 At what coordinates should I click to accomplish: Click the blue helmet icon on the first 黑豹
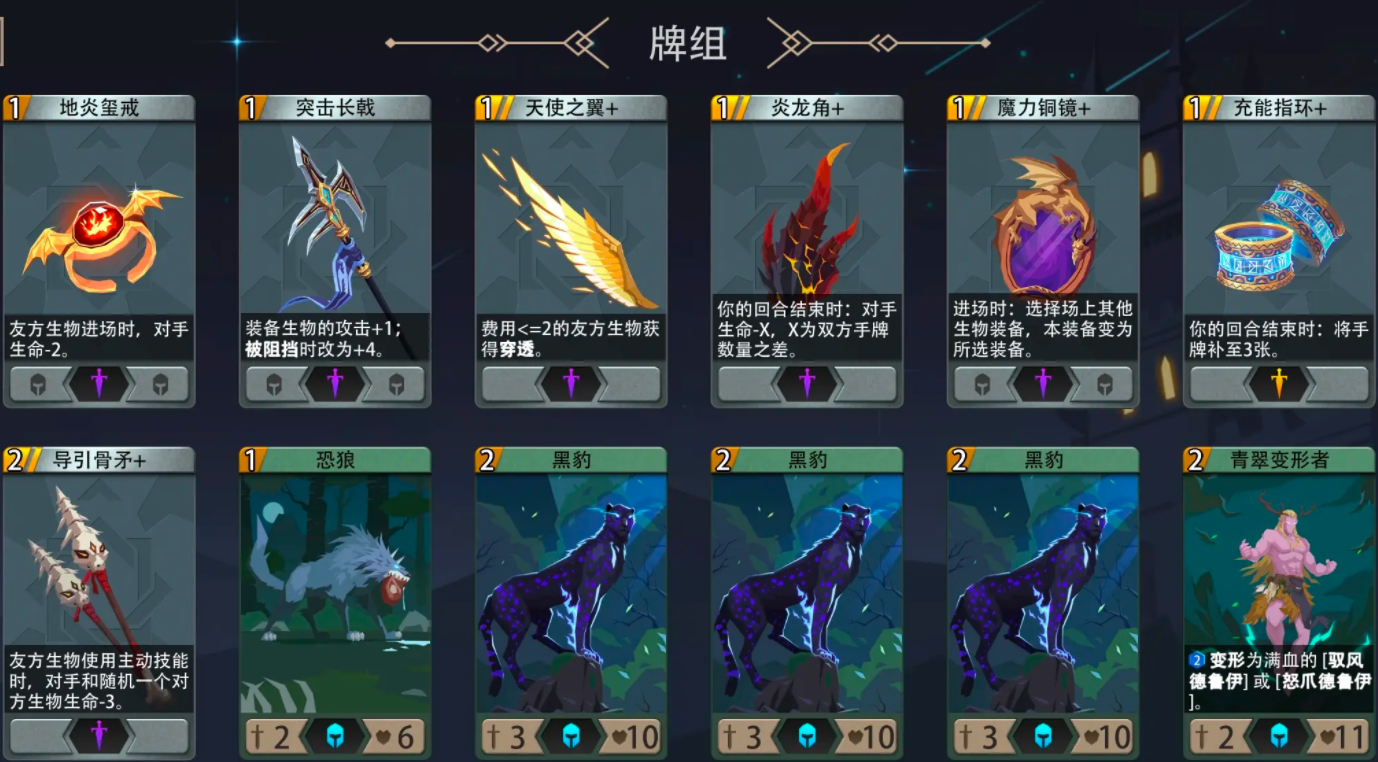571,736
